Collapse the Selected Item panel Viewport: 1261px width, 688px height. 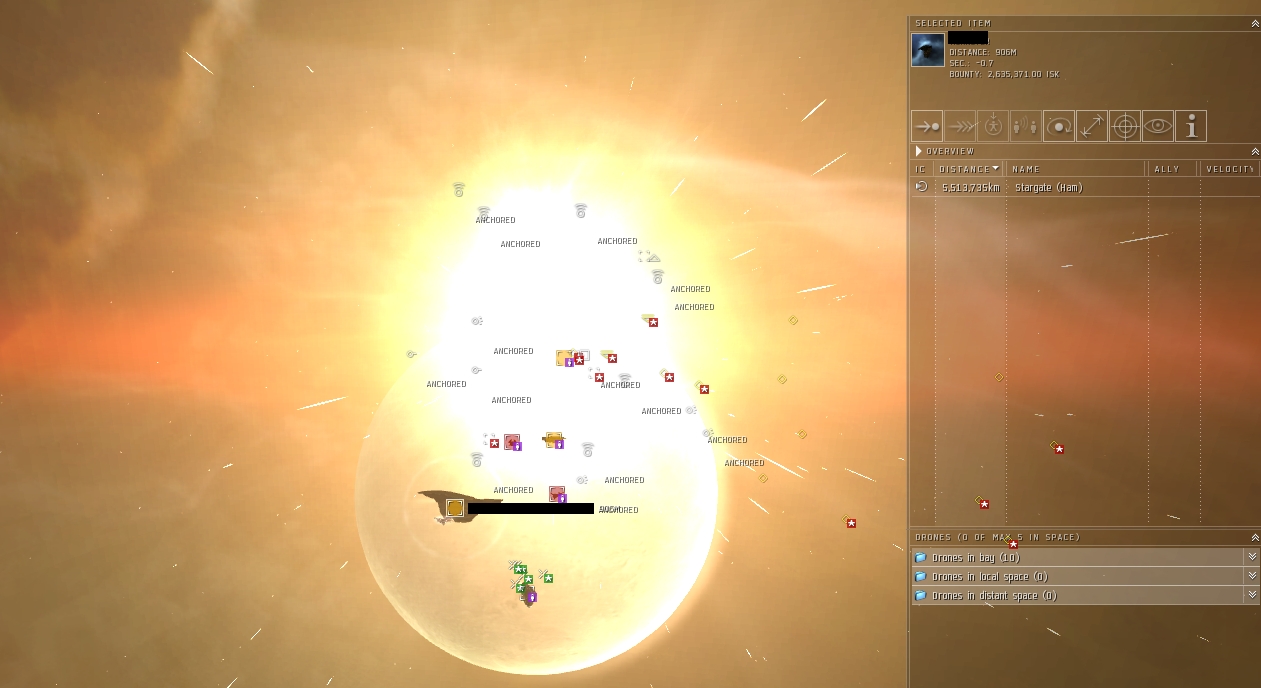point(1255,23)
